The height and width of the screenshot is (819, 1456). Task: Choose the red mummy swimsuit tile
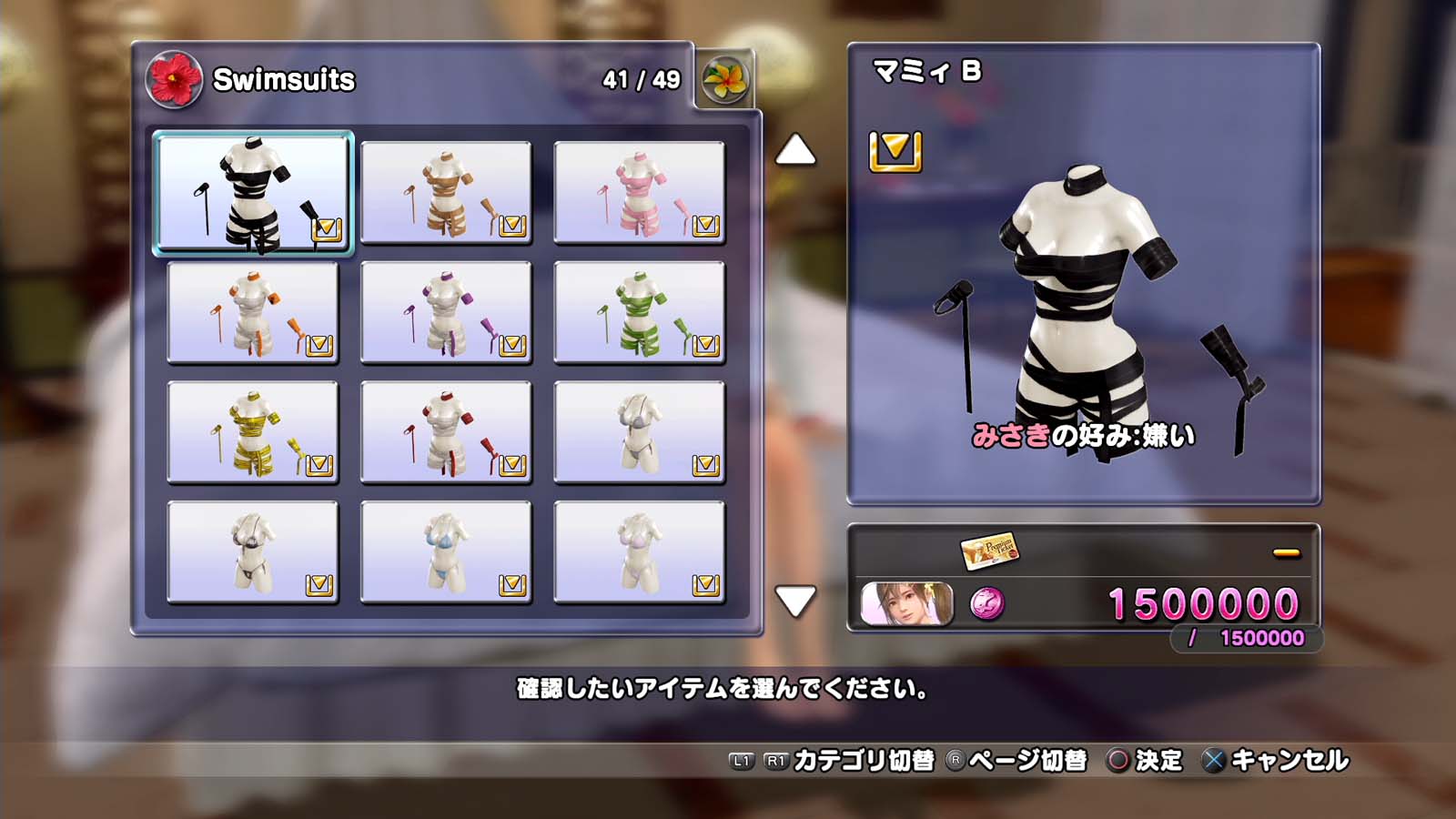point(446,433)
